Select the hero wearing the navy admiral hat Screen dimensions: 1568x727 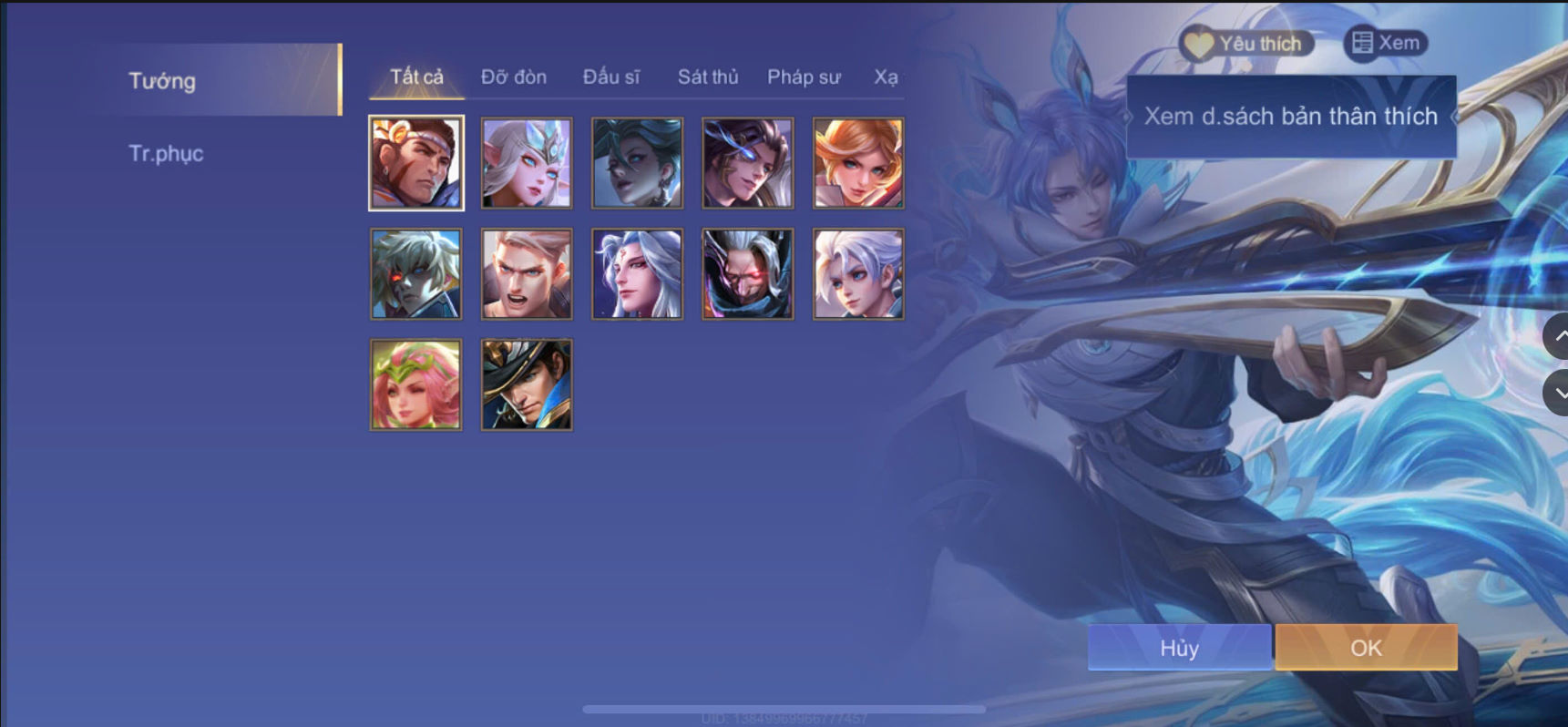point(527,385)
